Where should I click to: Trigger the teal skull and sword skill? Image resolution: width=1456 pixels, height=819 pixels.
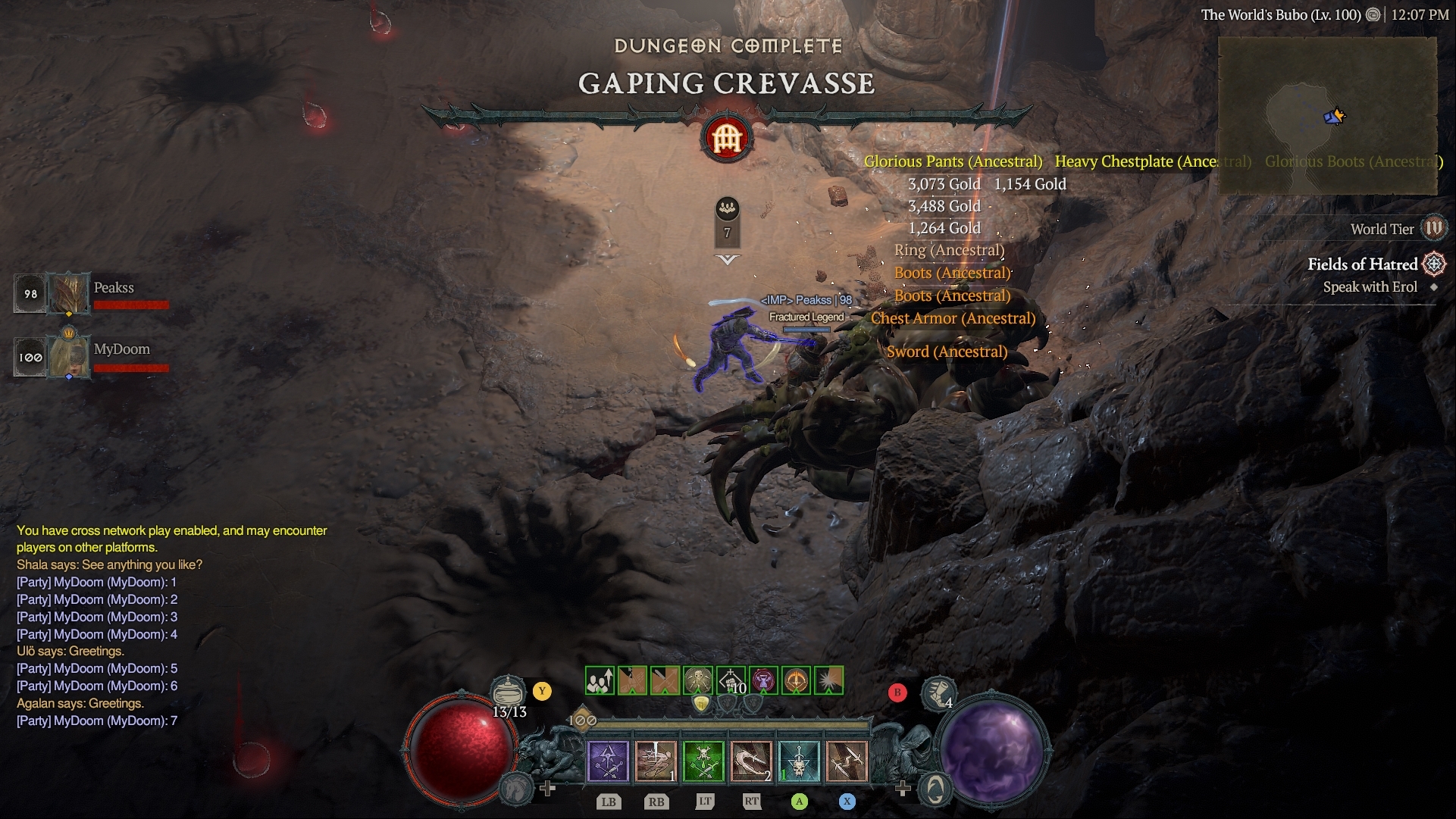coord(799,761)
